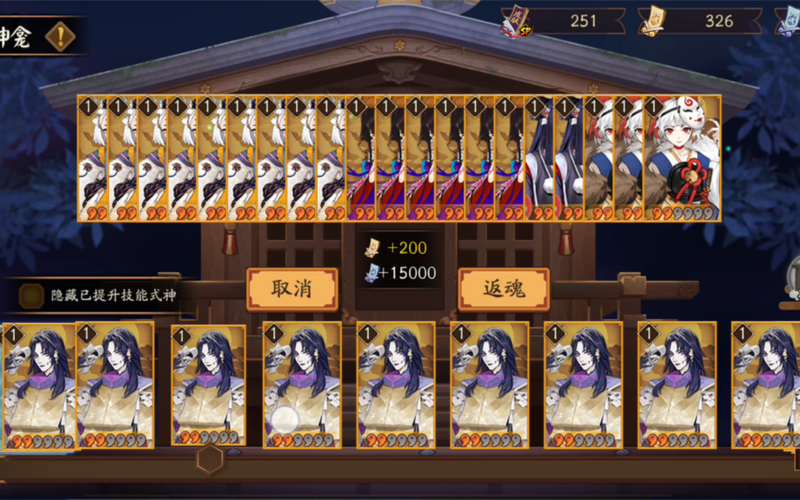The width and height of the screenshot is (800, 500).
Task: Click the 取消 cancel button
Action: (291, 289)
